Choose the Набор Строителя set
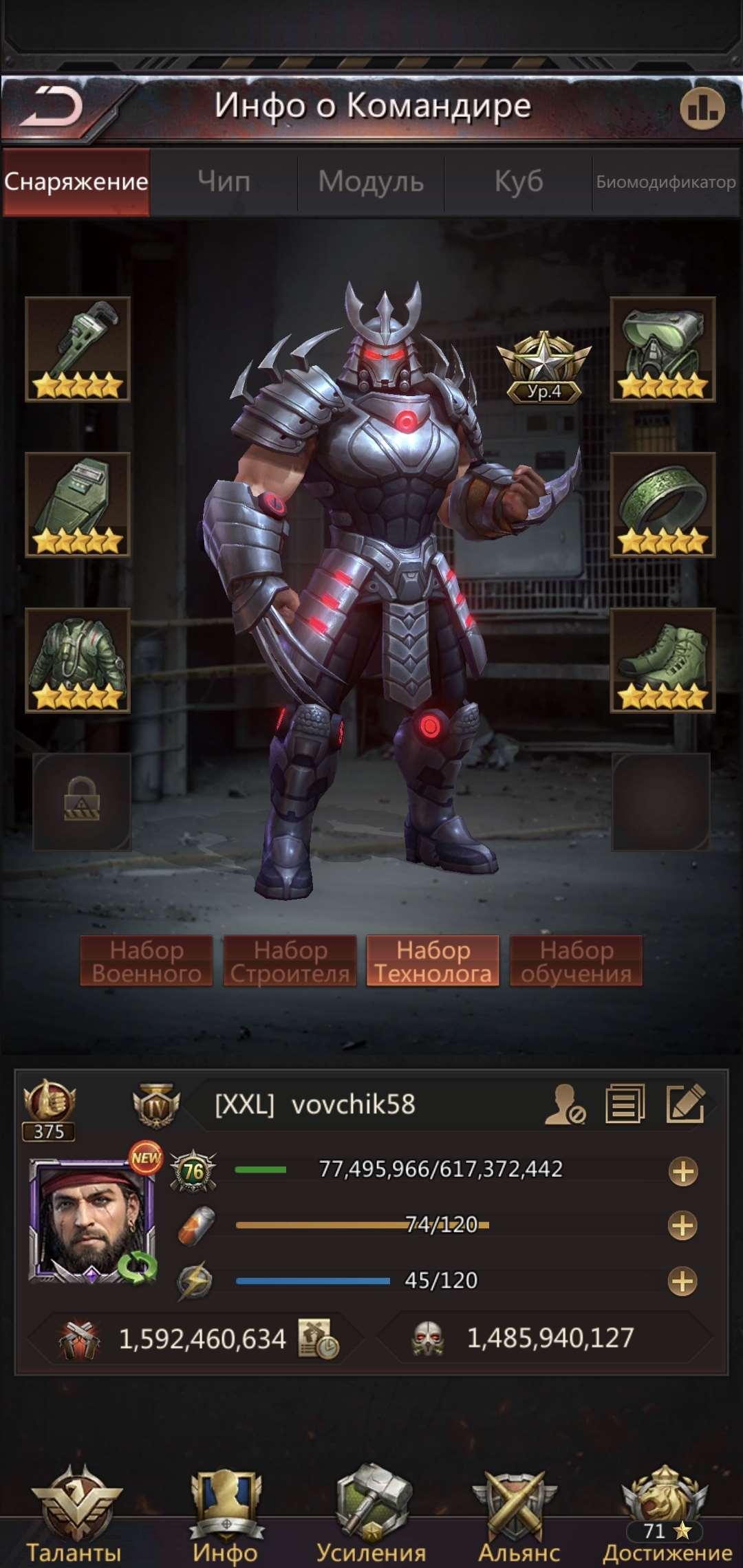This screenshot has height=1568, width=743. tap(290, 961)
